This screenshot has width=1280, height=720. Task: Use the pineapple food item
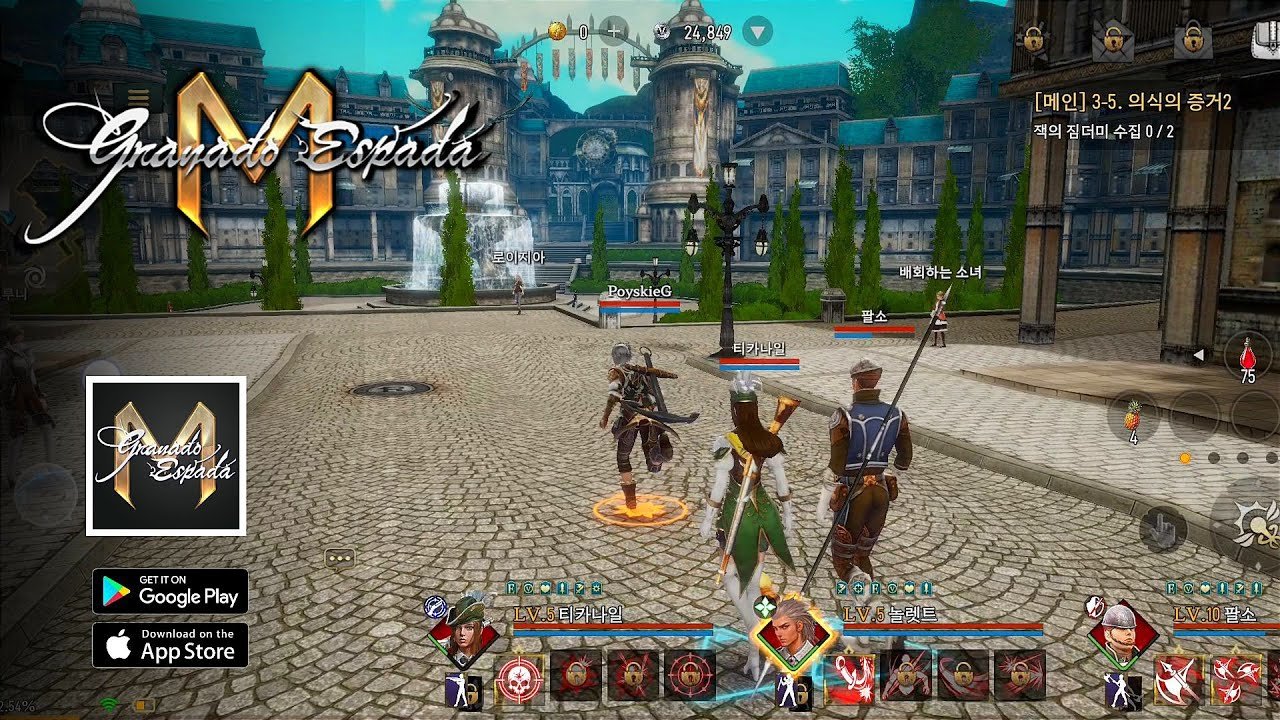click(x=1133, y=417)
